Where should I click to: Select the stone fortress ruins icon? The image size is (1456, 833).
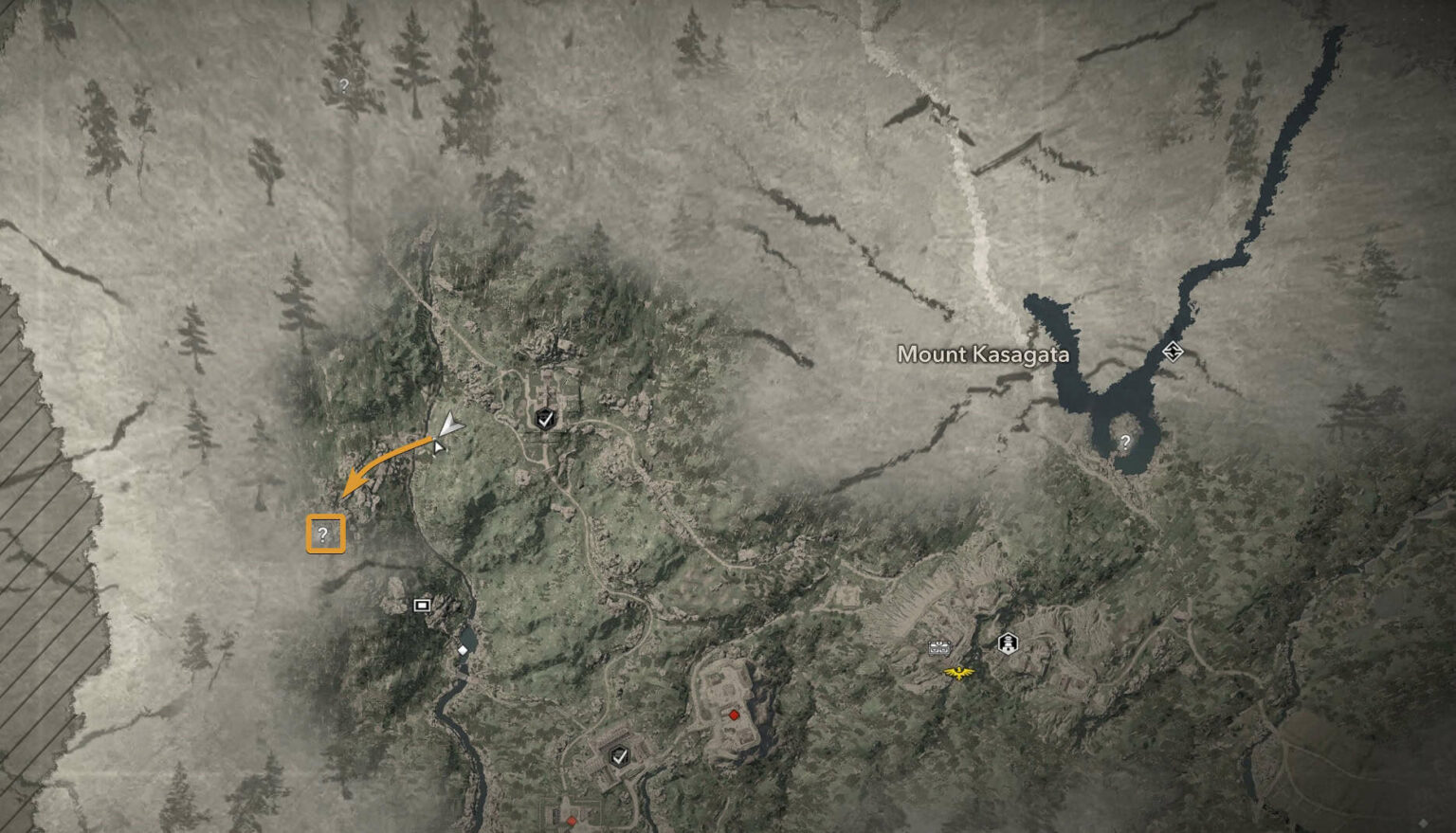click(938, 648)
